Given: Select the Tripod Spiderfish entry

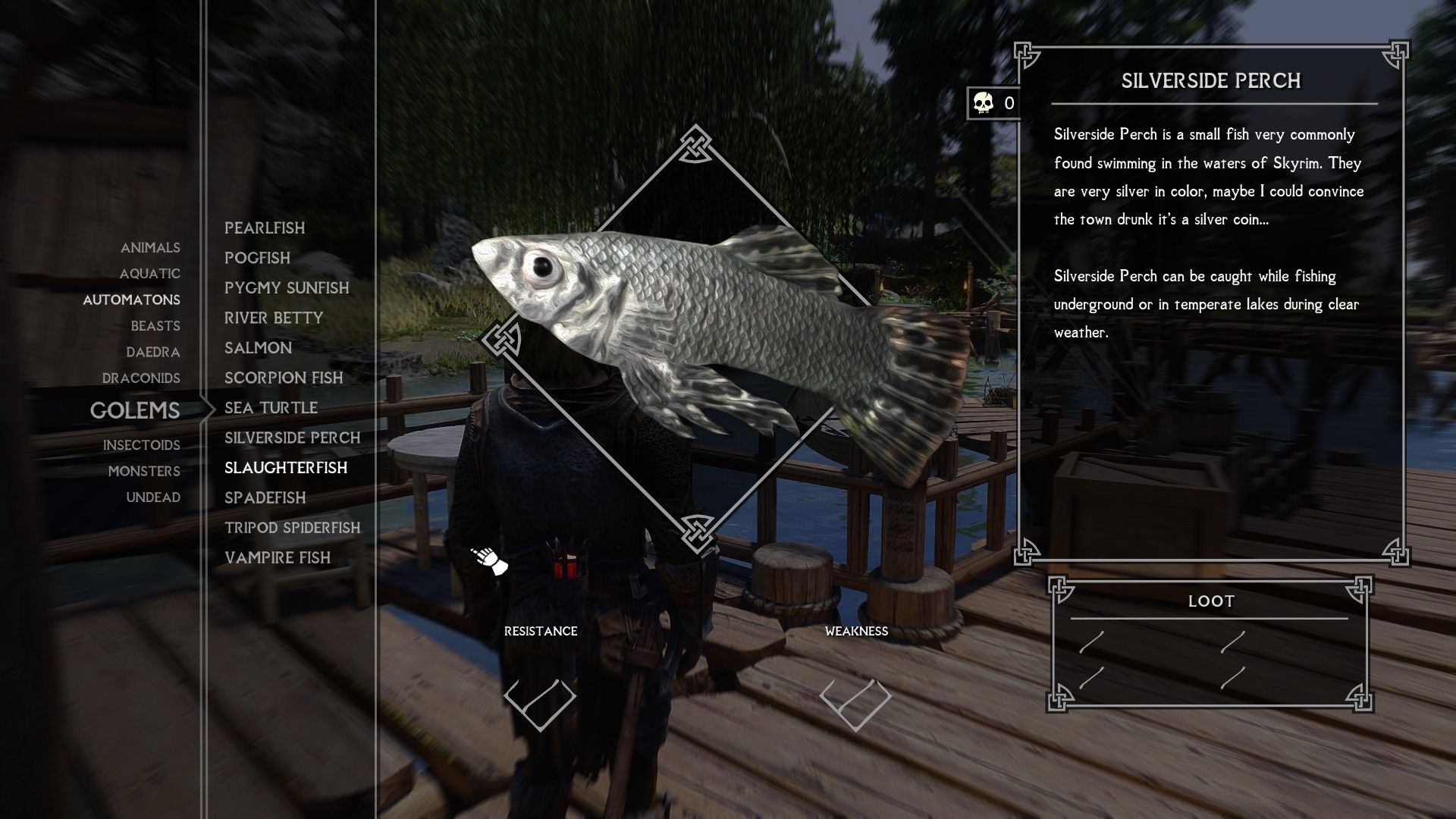Looking at the screenshot, I should point(292,528).
